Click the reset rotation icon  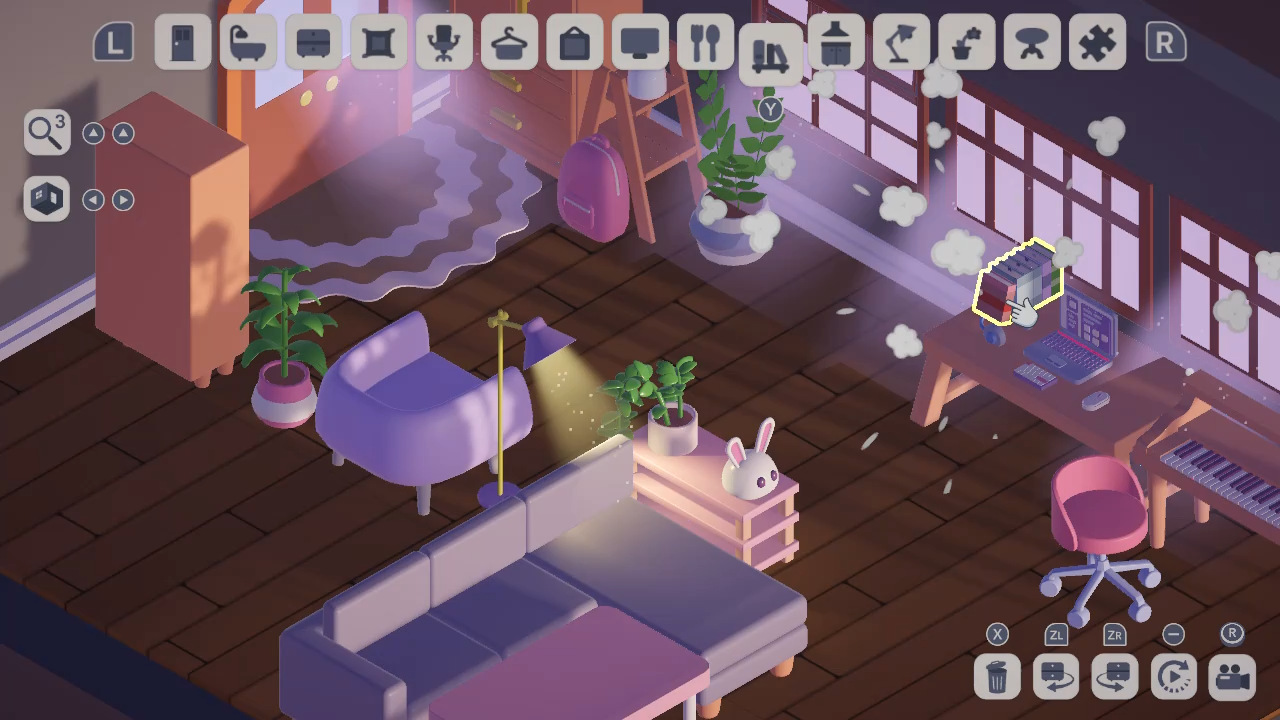(1173, 677)
